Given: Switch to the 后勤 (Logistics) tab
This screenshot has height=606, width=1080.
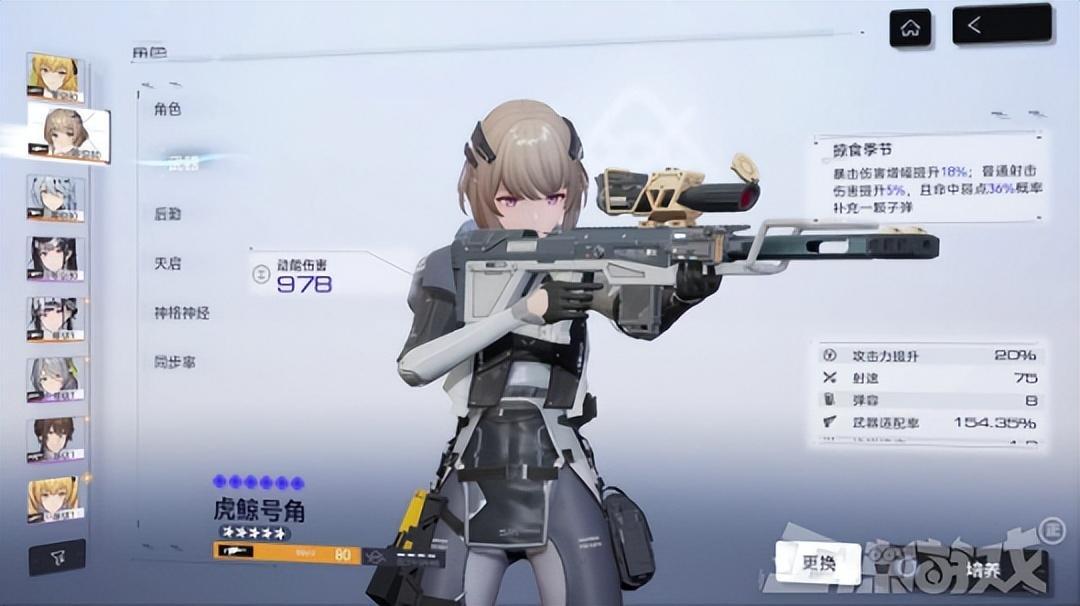Looking at the screenshot, I should point(168,213).
